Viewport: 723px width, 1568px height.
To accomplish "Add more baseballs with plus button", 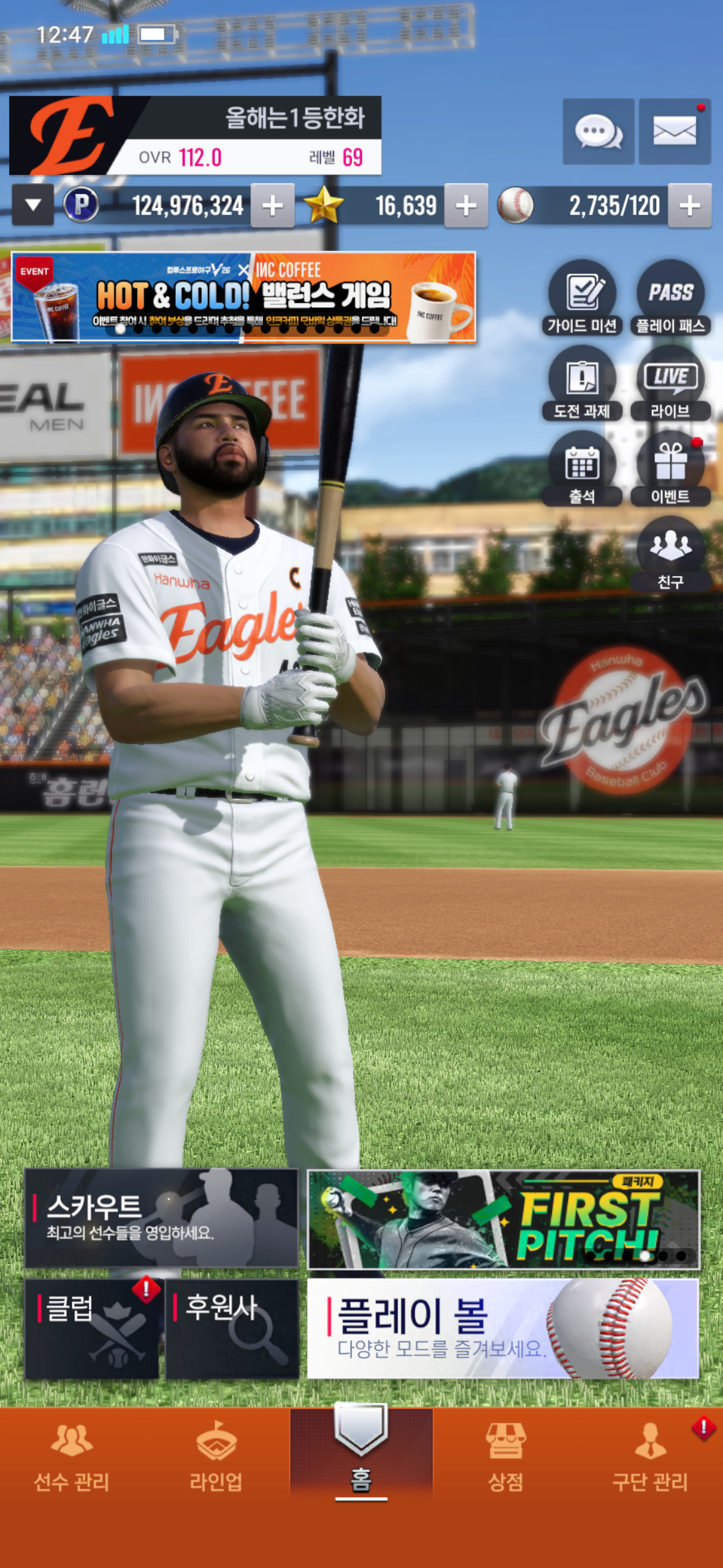I will [689, 206].
